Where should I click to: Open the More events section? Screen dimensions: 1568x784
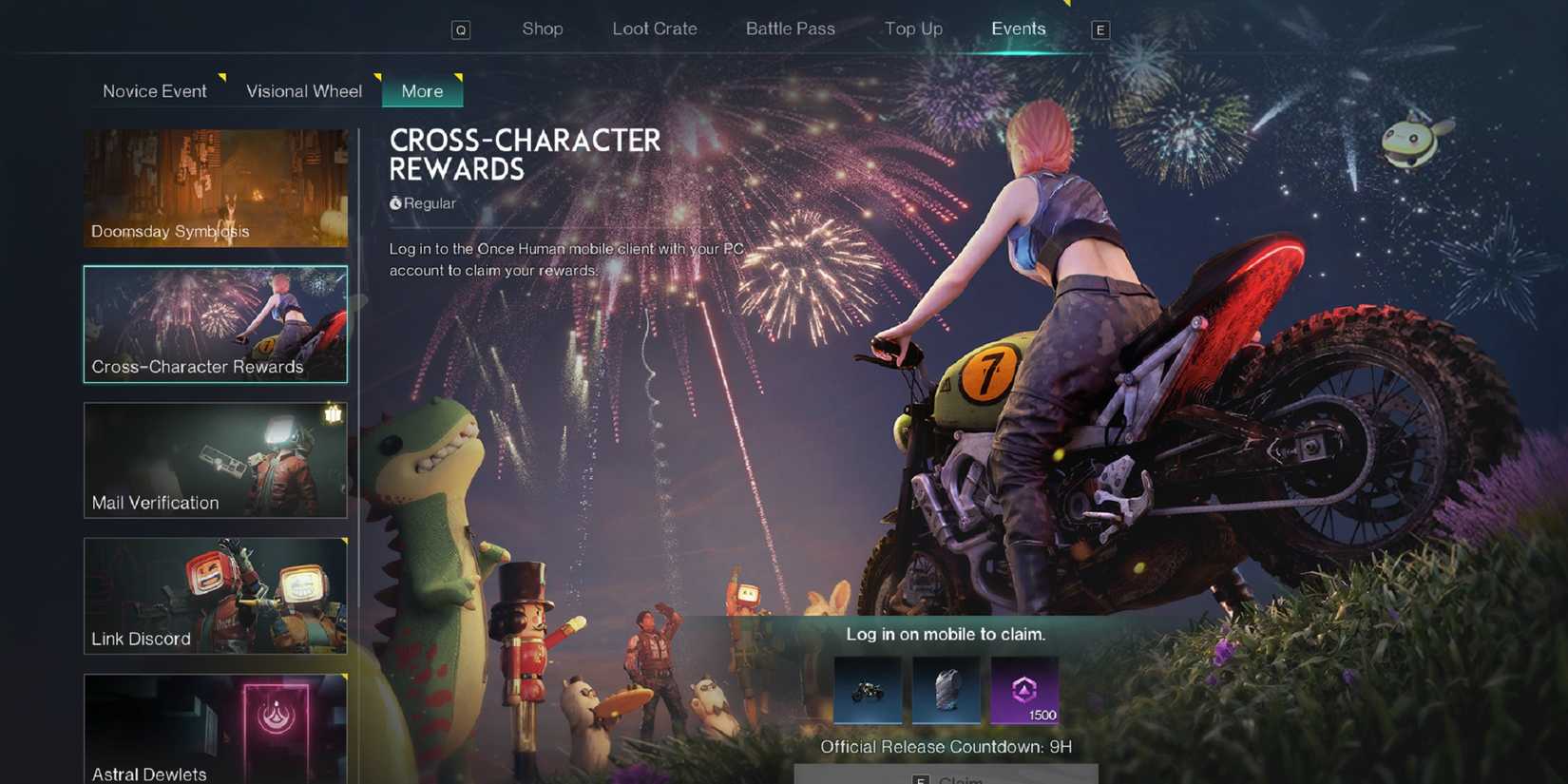(x=422, y=91)
